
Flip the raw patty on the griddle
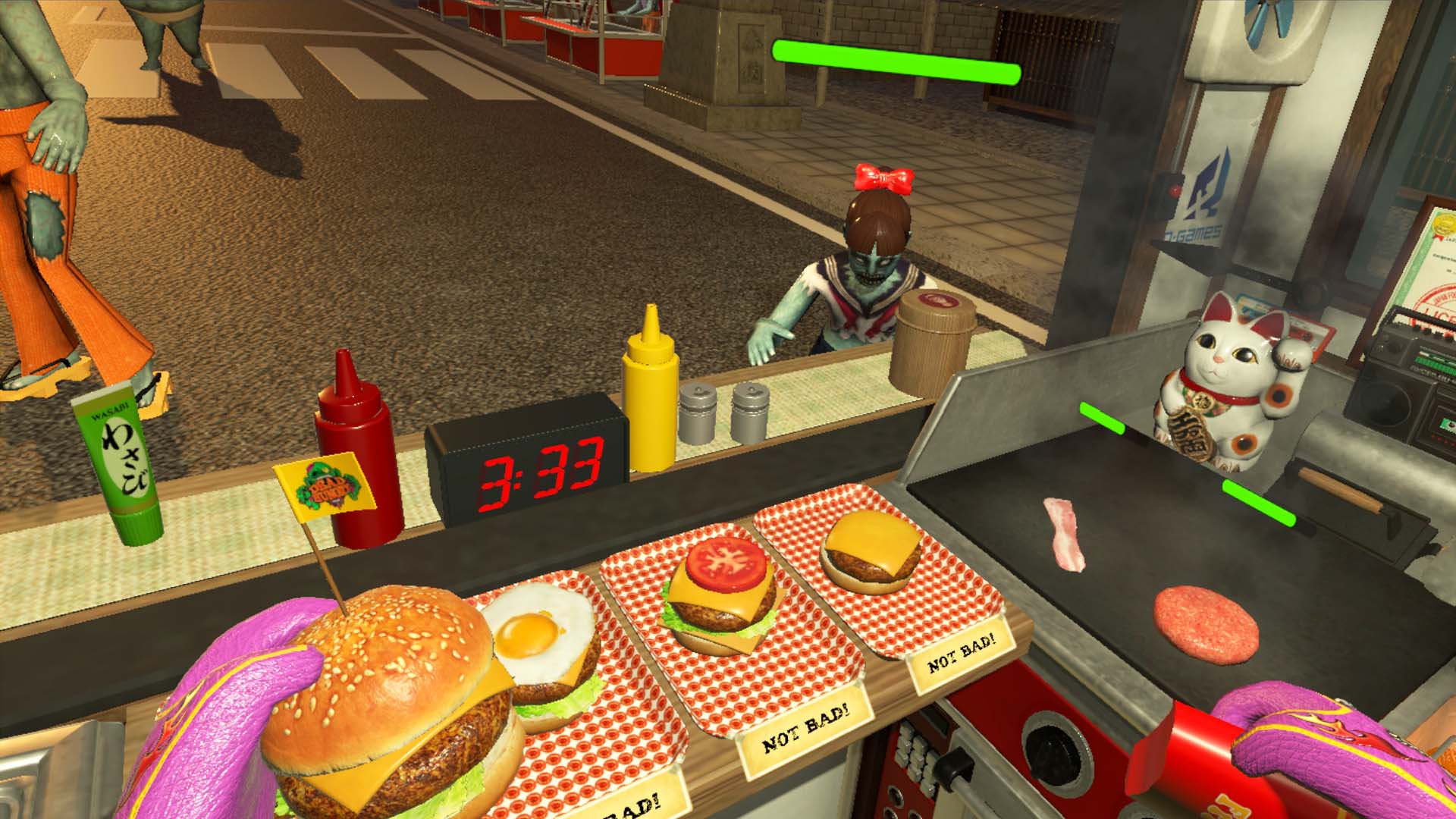click(1206, 622)
